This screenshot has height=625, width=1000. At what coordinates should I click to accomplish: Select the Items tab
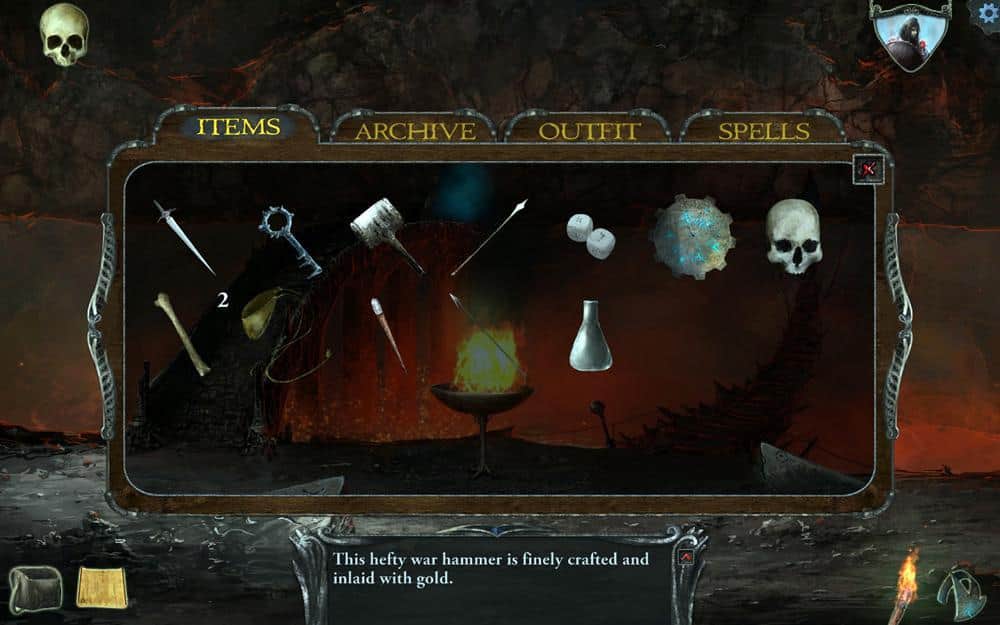click(x=238, y=127)
